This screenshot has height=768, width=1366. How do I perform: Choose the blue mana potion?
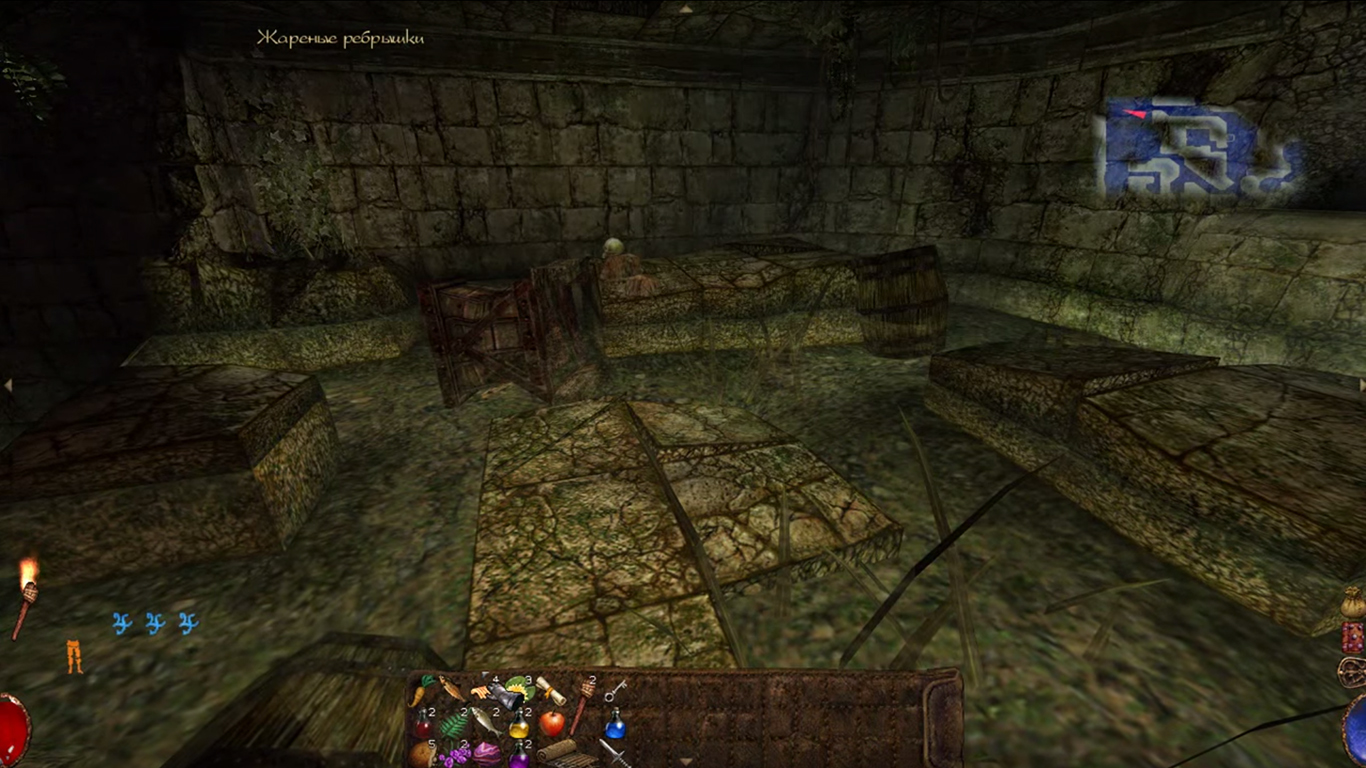(615, 723)
